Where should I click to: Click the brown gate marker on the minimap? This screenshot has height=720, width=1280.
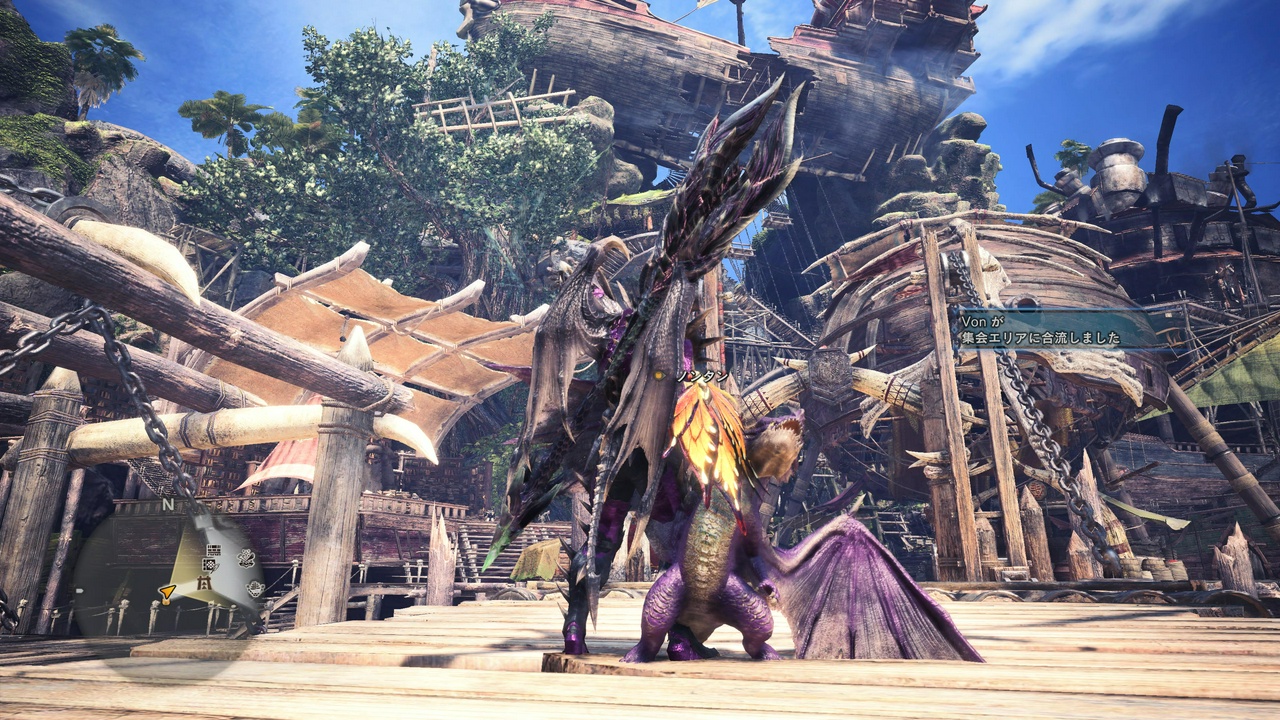[x=203, y=584]
